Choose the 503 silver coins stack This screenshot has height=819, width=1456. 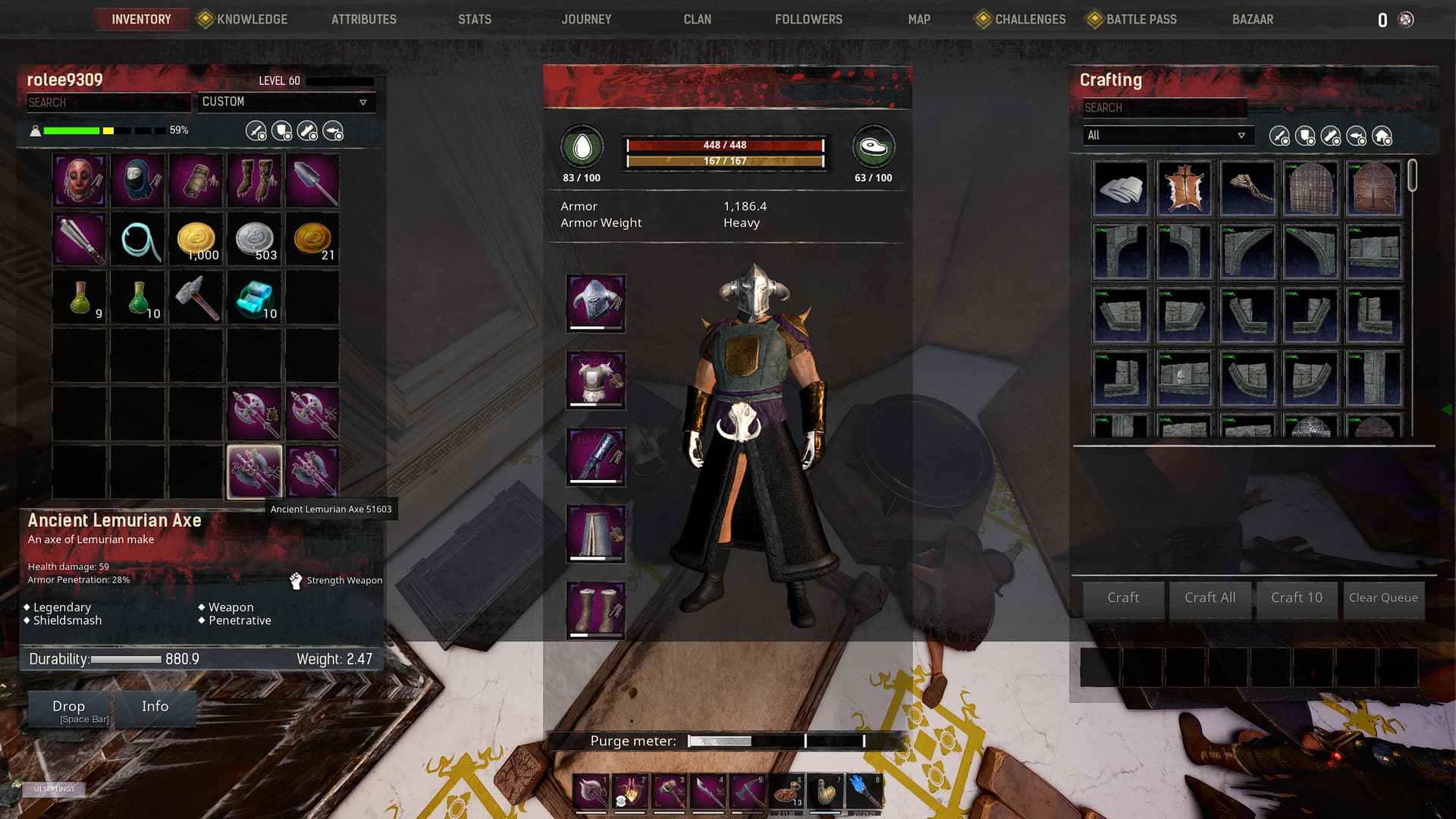point(255,240)
